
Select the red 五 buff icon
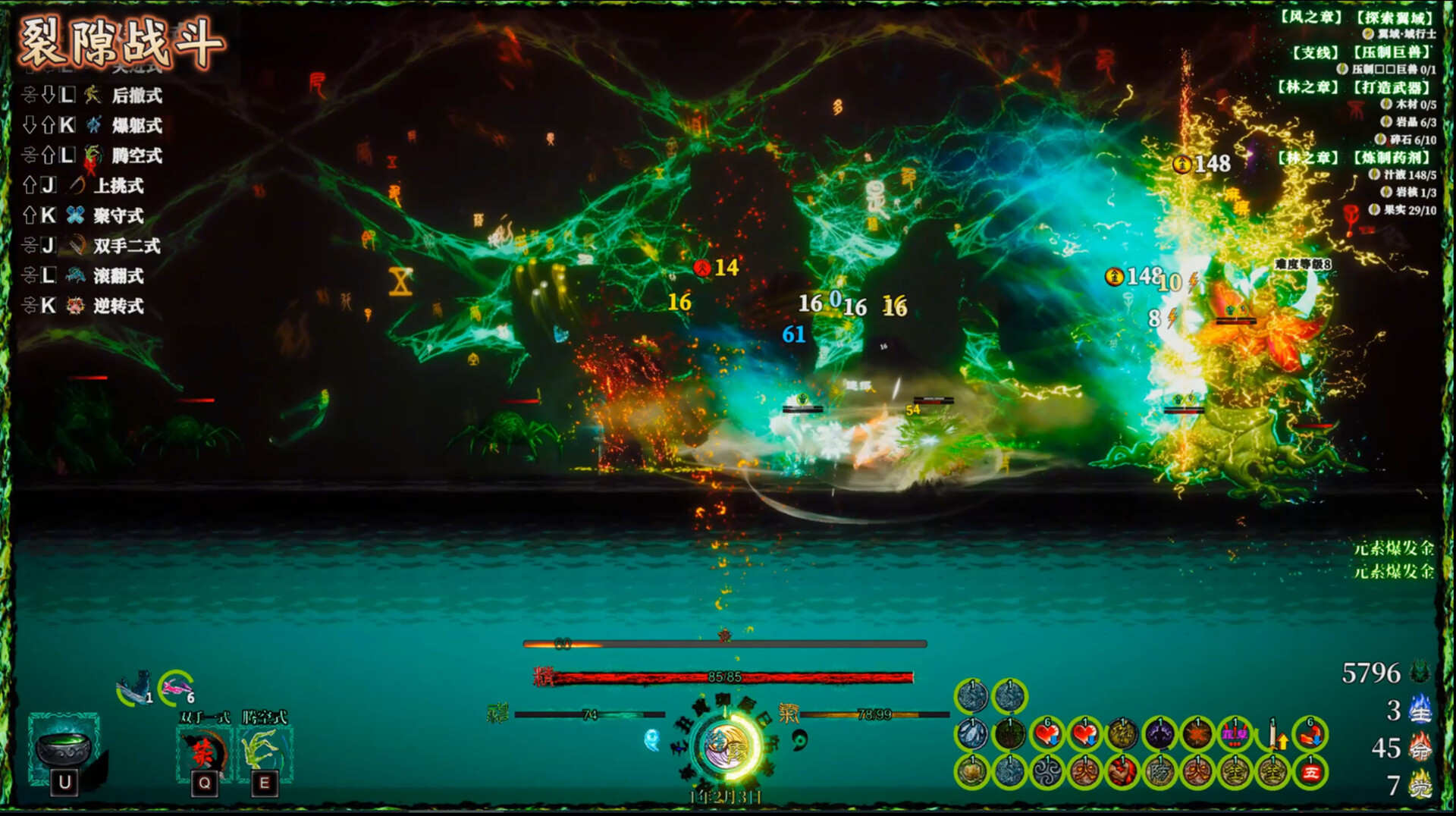coord(1313,772)
